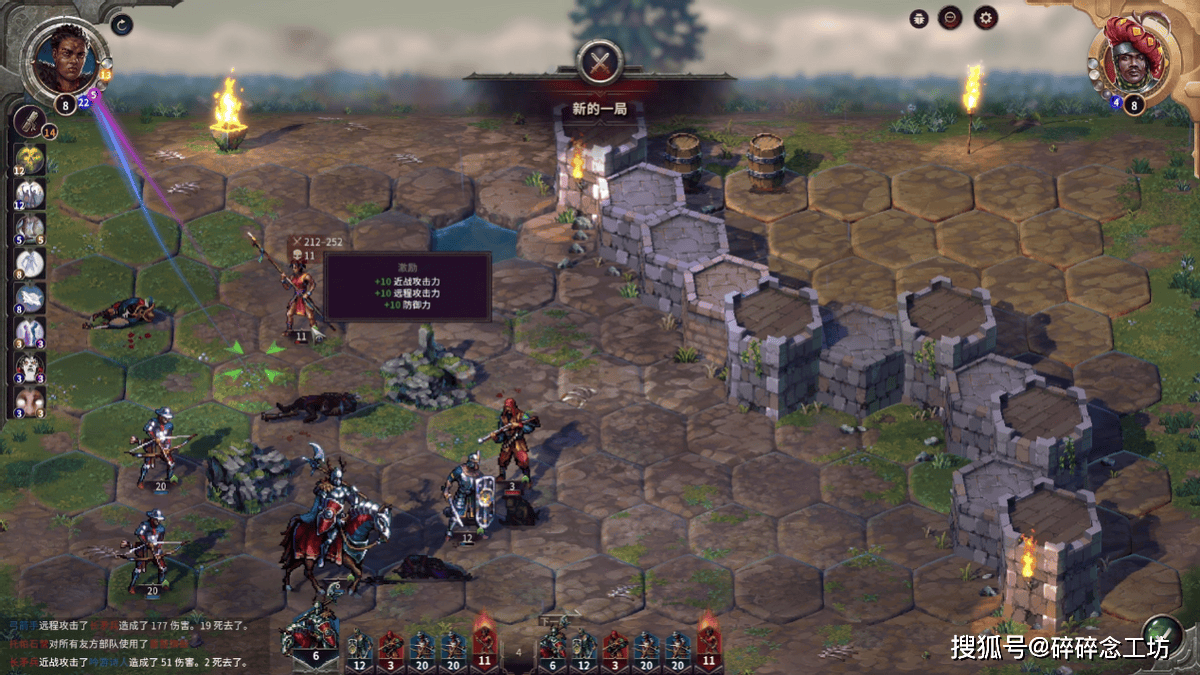Open the chat speech bubble button
Image resolution: width=1200 pixels, height=675 pixels.
point(950,17)
